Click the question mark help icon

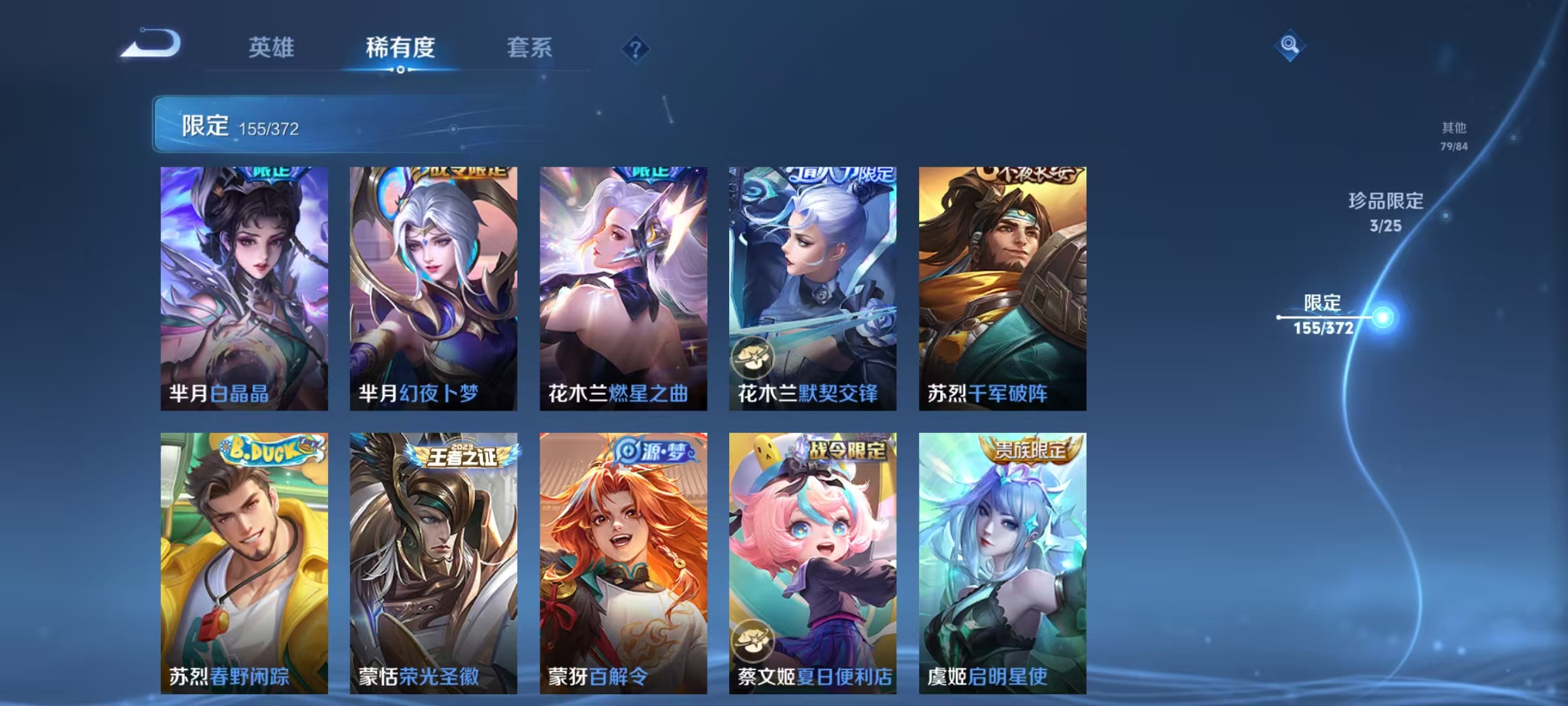pyautogui.click(x=637, y=48)
